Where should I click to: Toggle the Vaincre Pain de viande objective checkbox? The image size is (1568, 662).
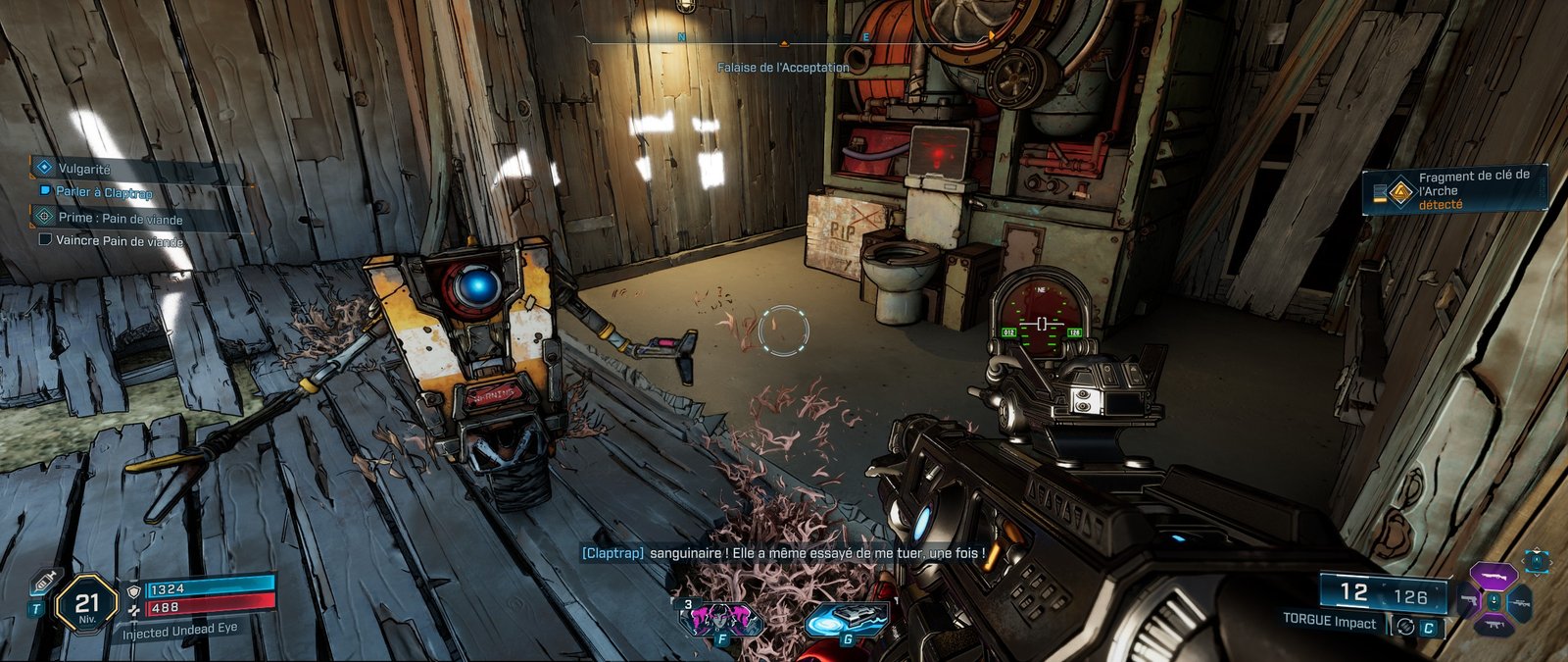(x=44, y=239)
